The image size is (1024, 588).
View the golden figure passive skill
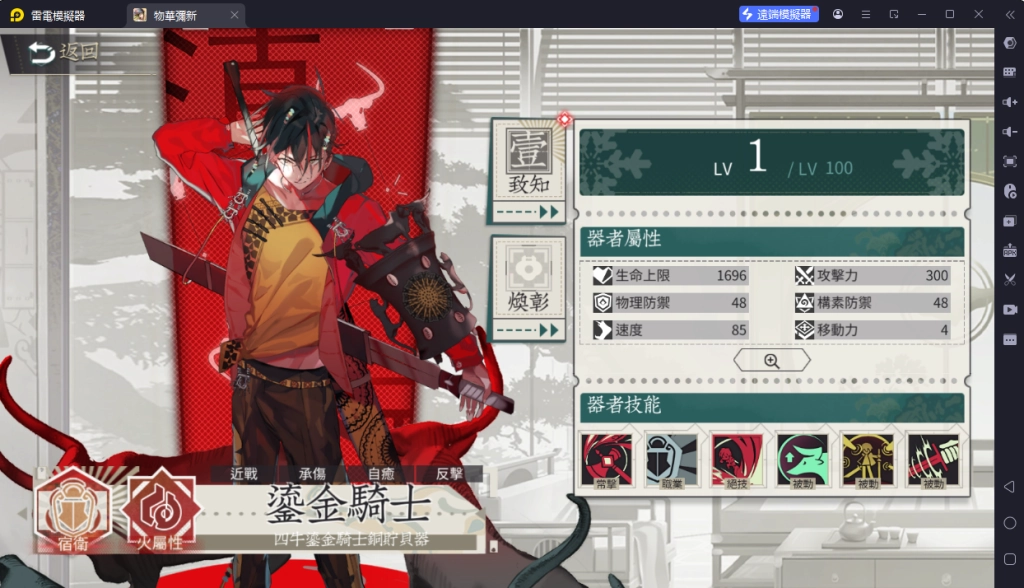(x=868, y=461)
